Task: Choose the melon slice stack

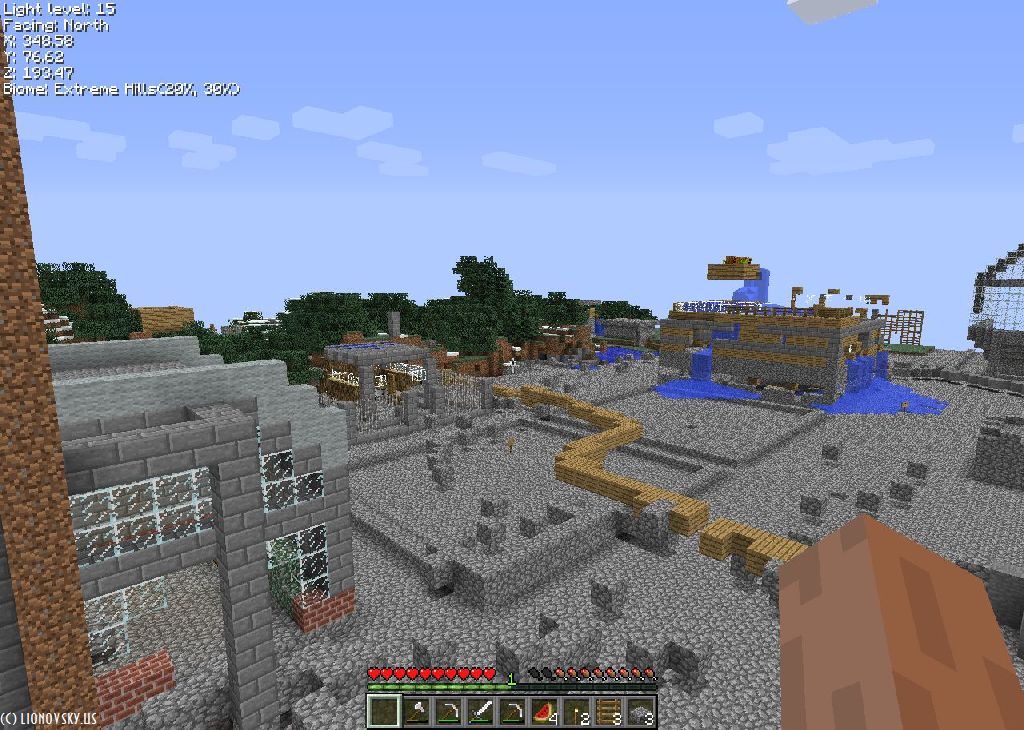Action: tap(544, 711)
